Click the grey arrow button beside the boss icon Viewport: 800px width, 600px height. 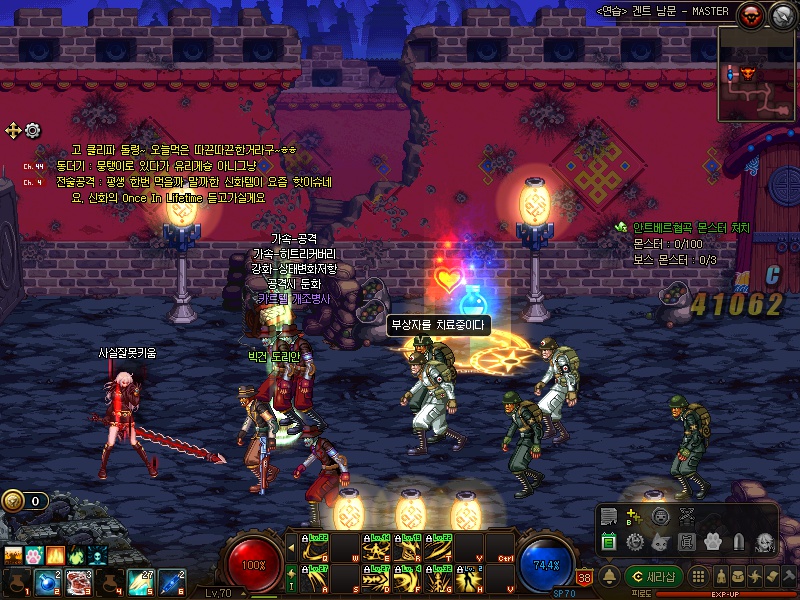tap(781, 14)
